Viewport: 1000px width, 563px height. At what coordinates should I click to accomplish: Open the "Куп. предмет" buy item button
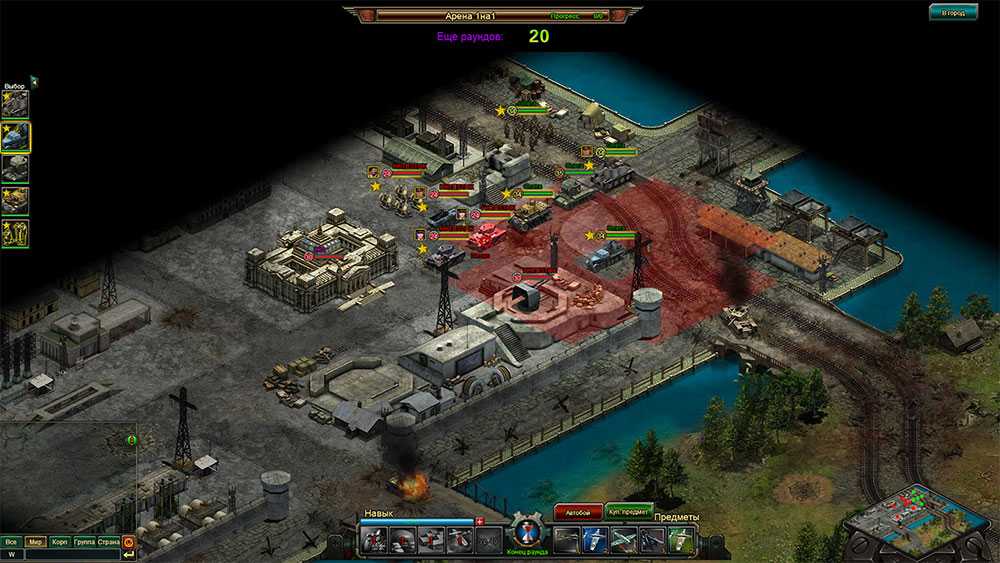[629, 511]
